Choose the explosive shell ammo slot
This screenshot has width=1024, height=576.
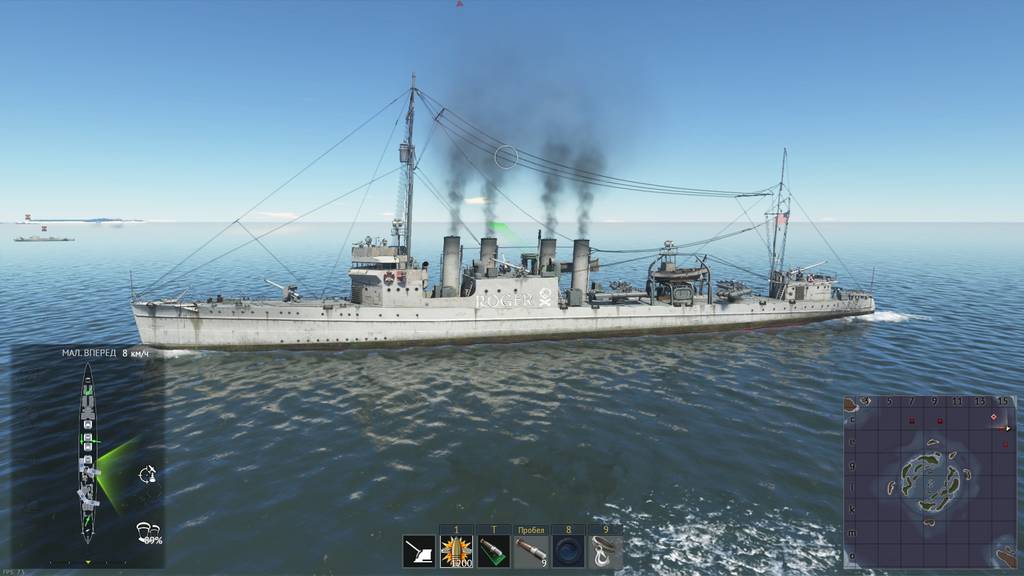456,552
